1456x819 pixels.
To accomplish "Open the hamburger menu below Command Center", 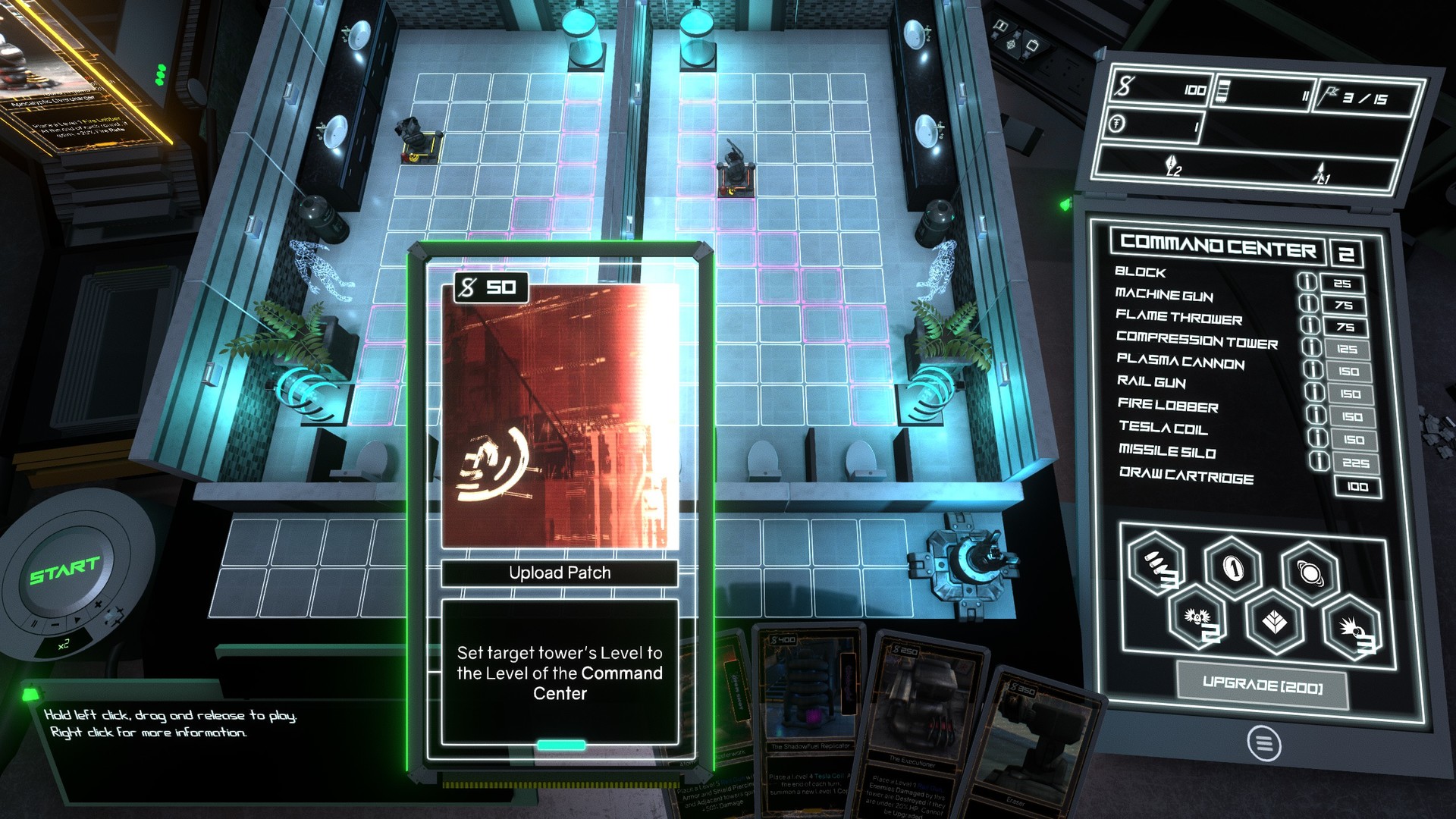I will tap(1263, 743).
